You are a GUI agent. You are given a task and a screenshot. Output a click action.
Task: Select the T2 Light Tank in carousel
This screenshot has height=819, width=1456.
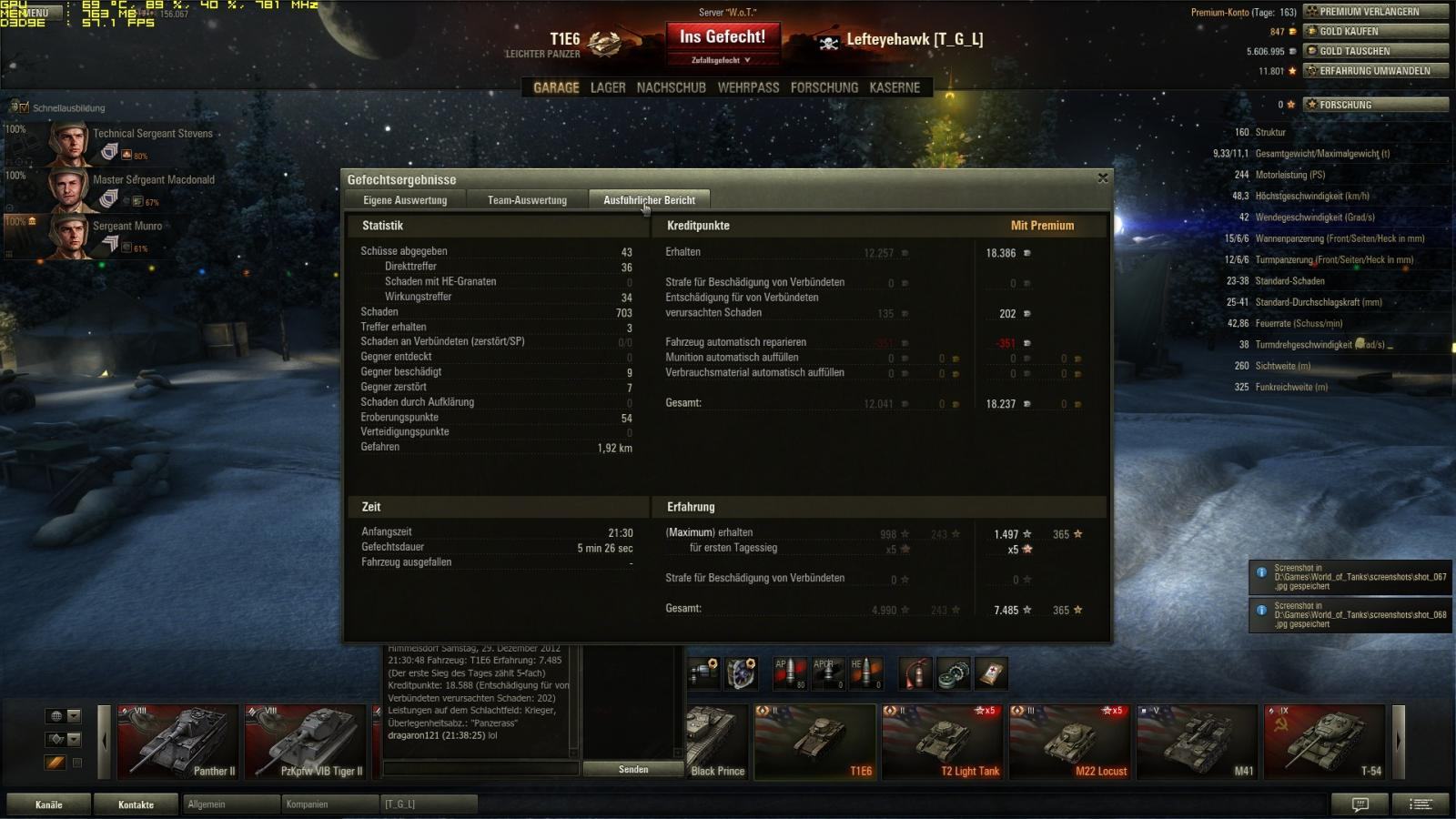[x=942, y=742]
